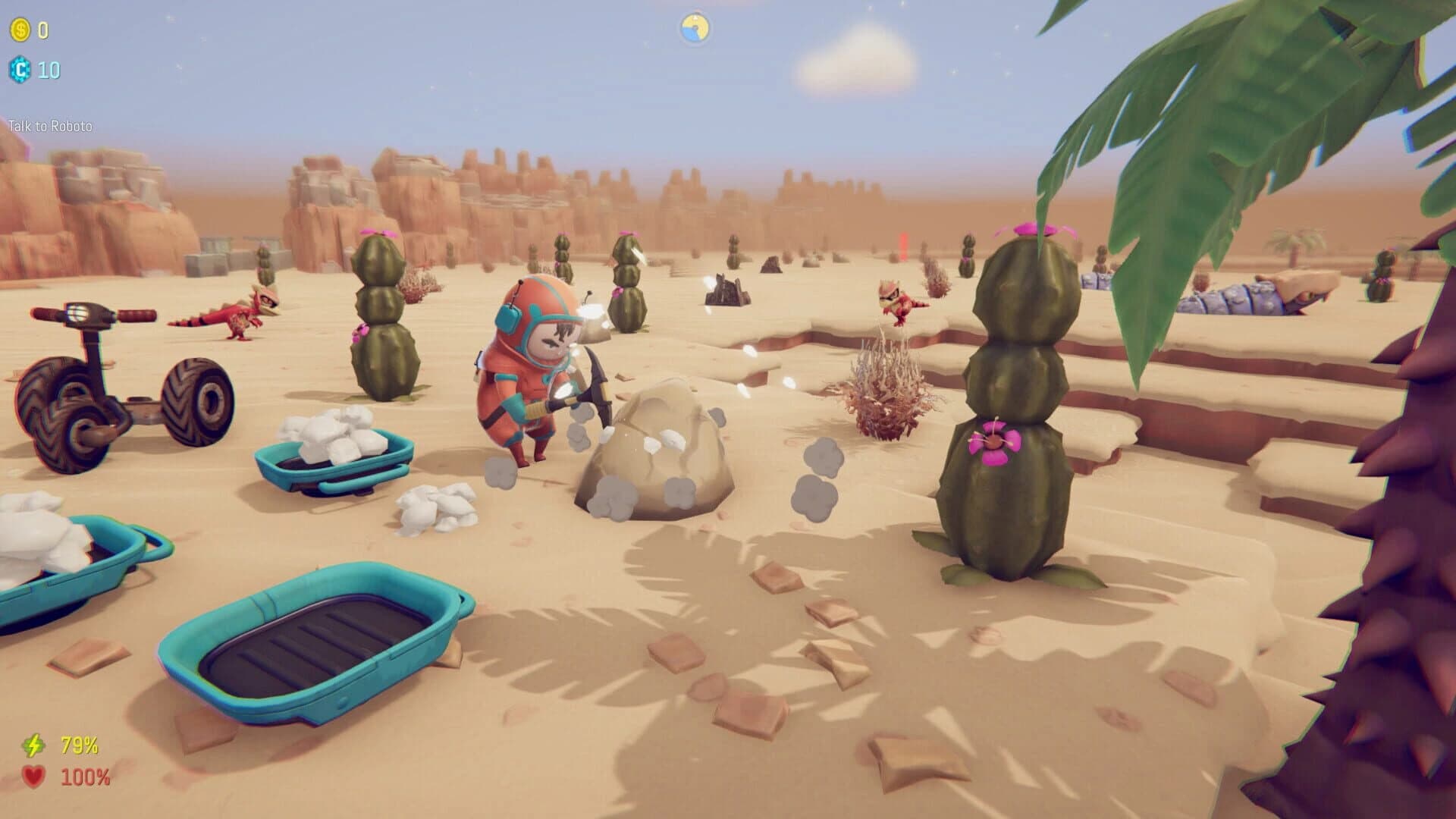Expand the money counter showing 0
1456x819 pixels.
[42, 32]
